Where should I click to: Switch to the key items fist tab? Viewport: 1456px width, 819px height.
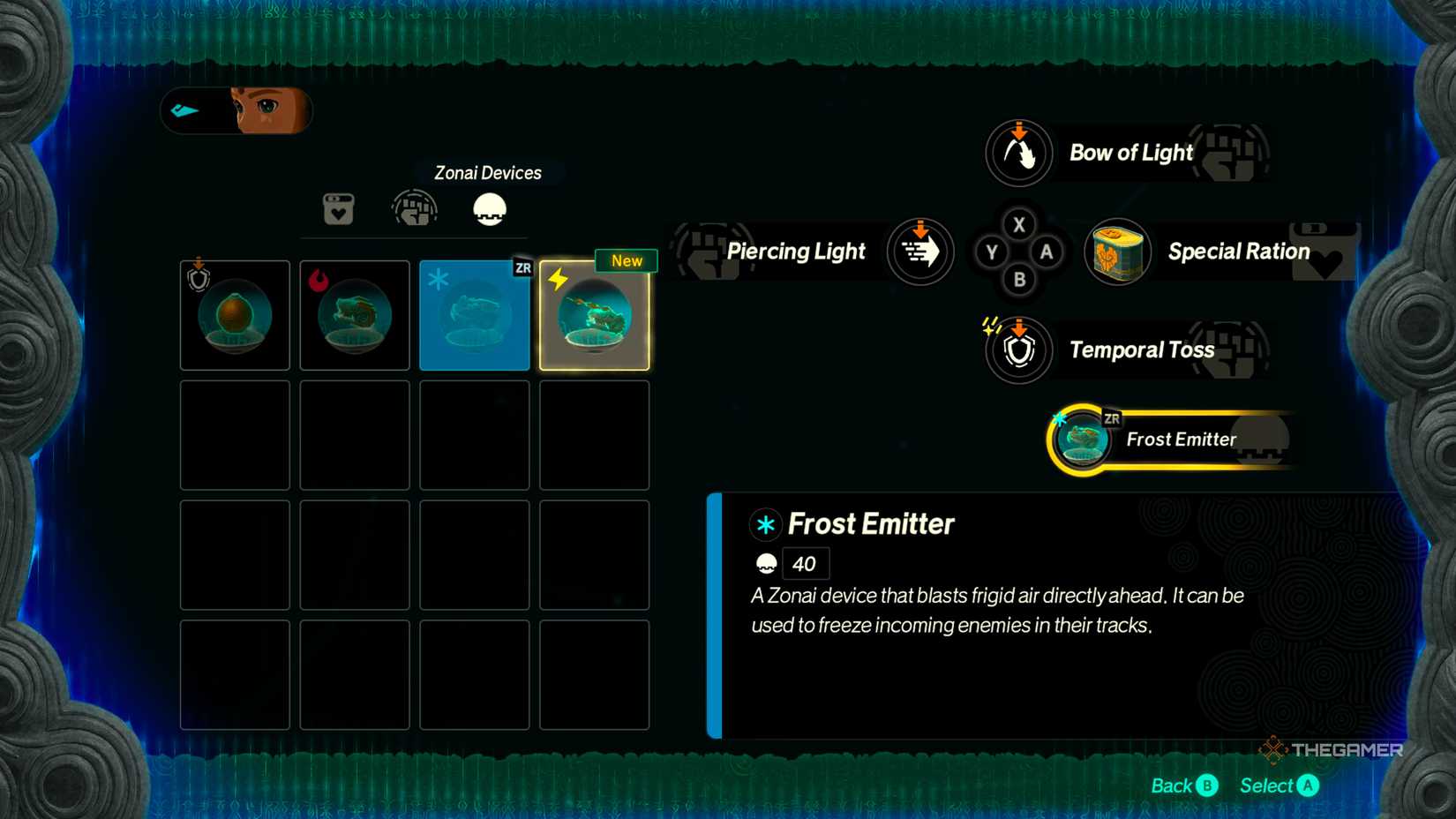coord(415,209)
